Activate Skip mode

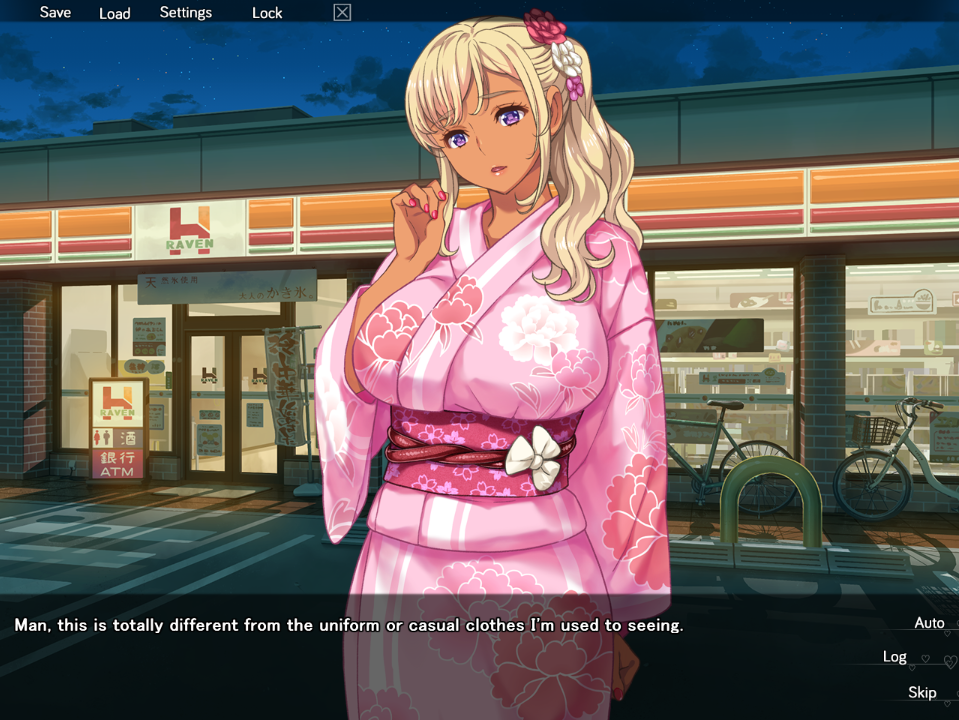[x=922, y=692]
